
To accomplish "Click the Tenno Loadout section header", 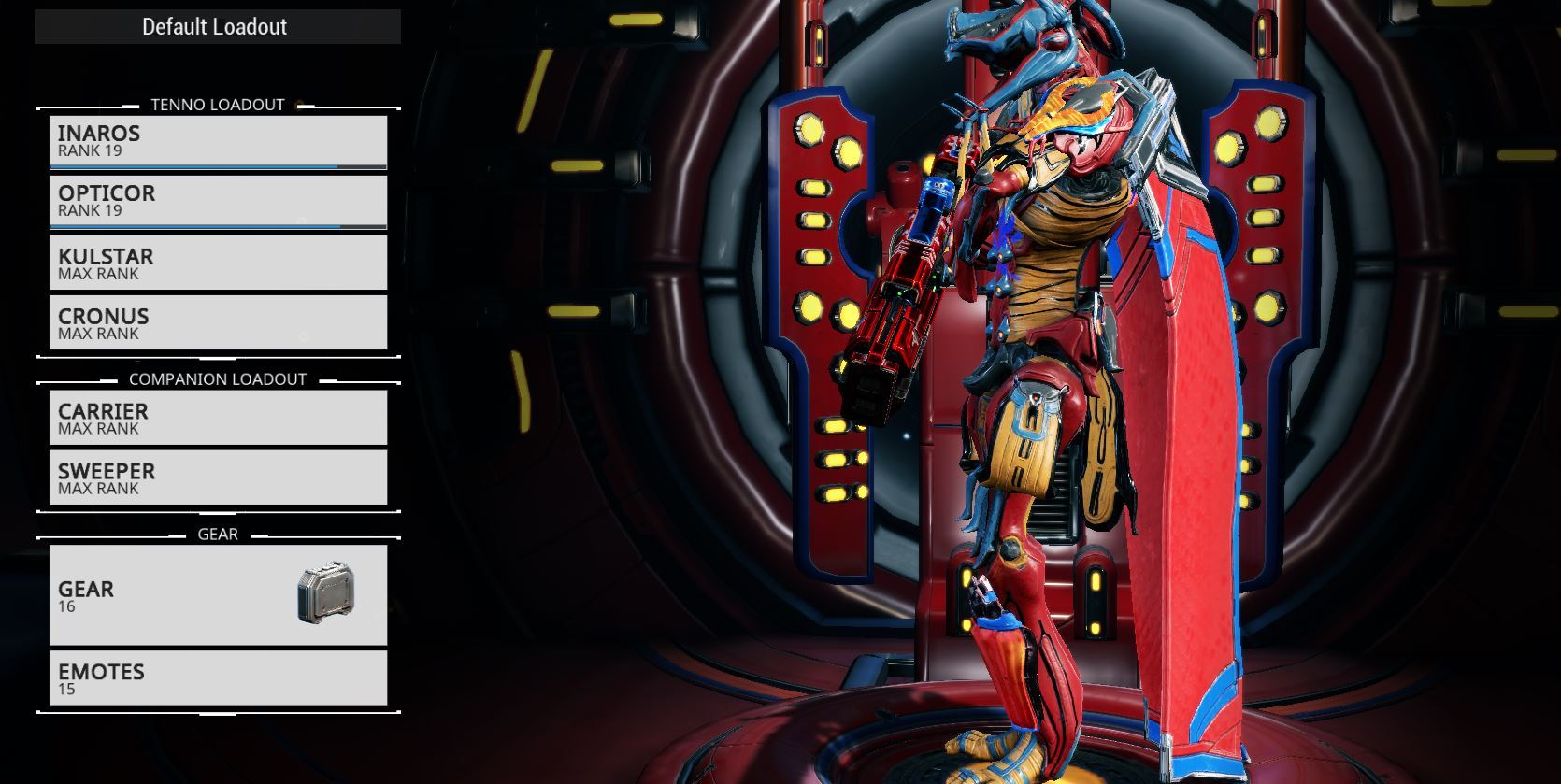I will (x=217, y=105).
